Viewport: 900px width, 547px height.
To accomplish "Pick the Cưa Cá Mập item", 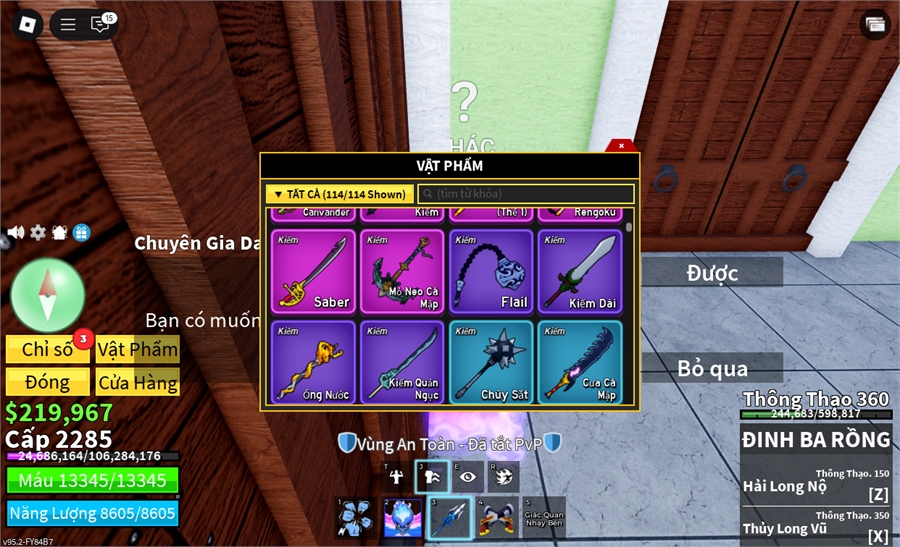I will pyautogui.click(x=580, y=362).
